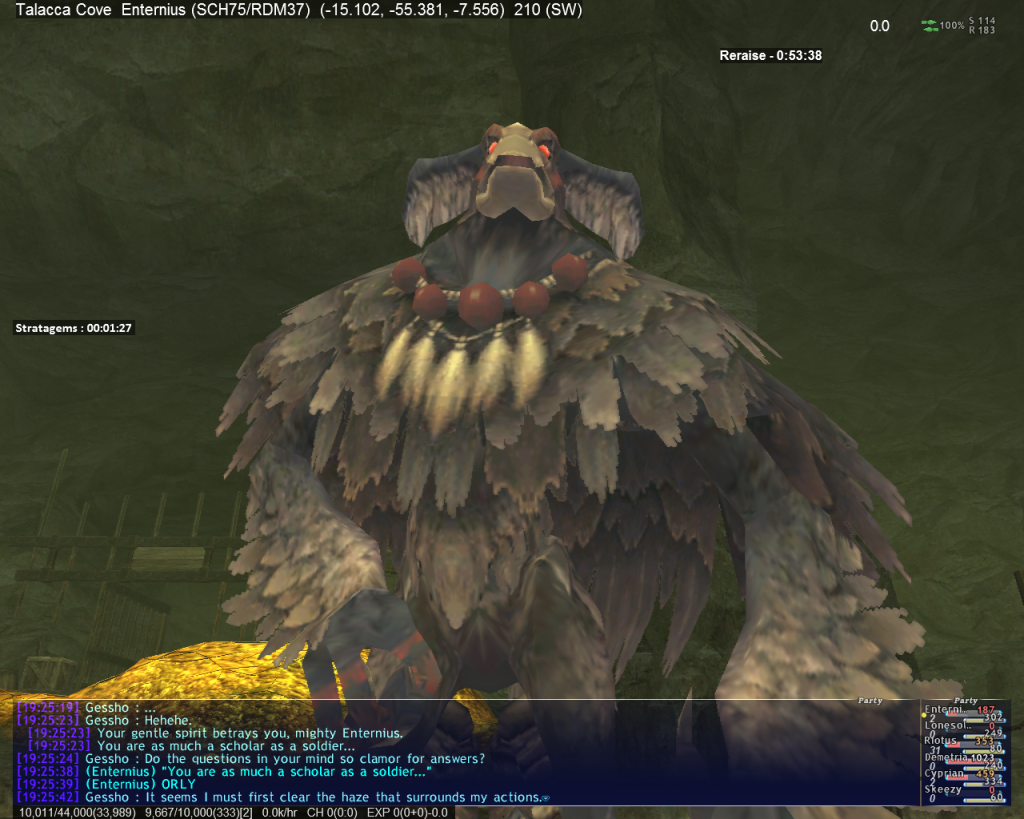Target Cyprian in the party list
The height and width of the screenshot is (819, 1024).
943,774
